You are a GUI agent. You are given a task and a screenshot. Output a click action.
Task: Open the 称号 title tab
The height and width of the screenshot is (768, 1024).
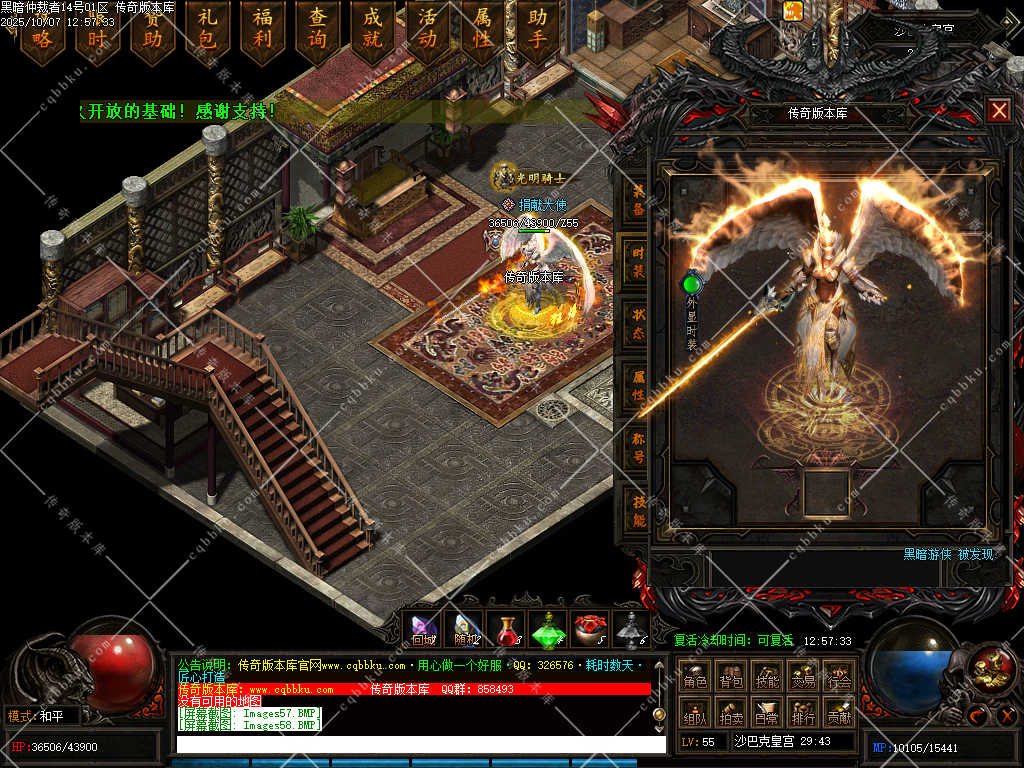637,447
